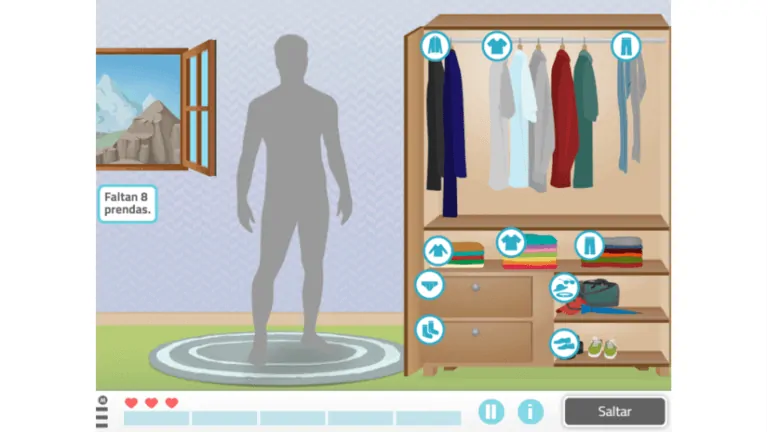Pick the folded pants icon on the shelf
The width and height of the screenshot is (768, 432).
(x=589, y=245)
